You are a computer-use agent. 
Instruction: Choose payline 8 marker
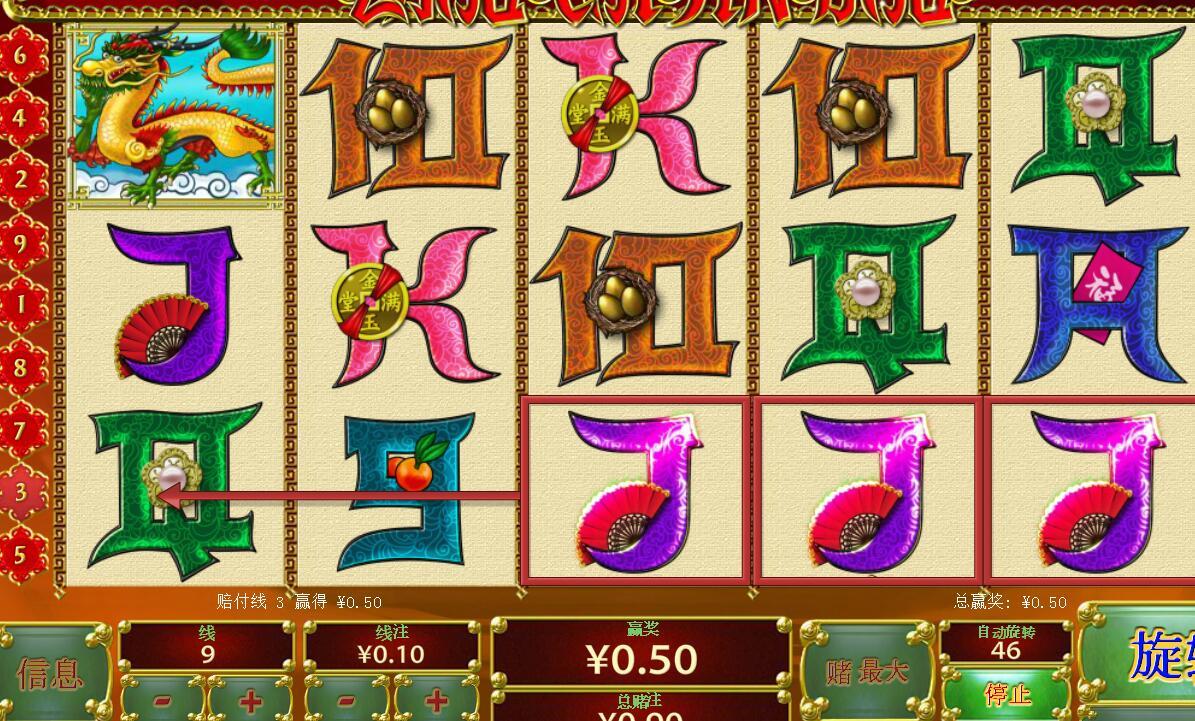click(21, 368)
